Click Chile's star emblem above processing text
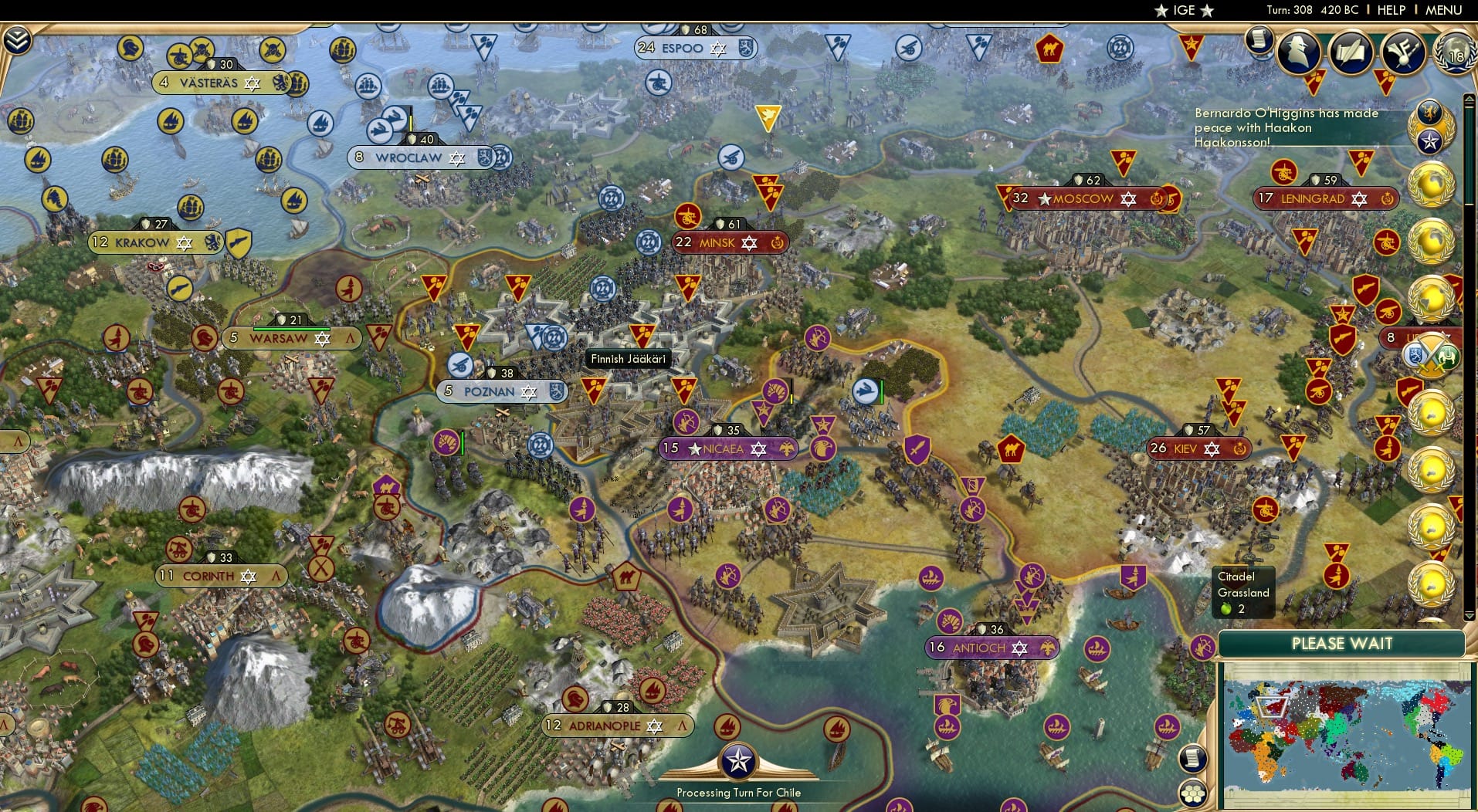Image resolution: width=1478 pixels, height=812 pixels. (x=739, y=763)
